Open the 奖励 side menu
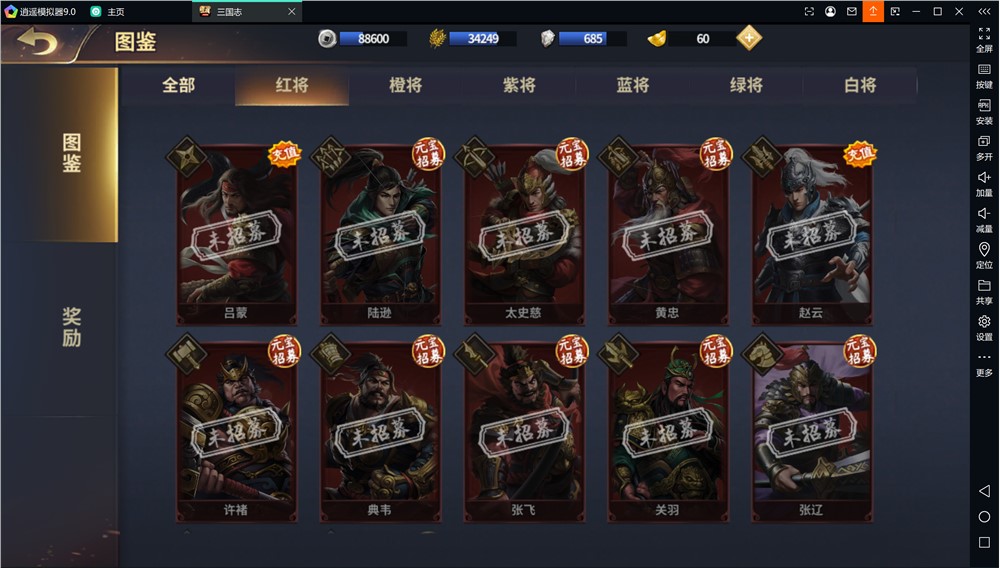The image size is (1000, 568). click(x=71, y=327)
